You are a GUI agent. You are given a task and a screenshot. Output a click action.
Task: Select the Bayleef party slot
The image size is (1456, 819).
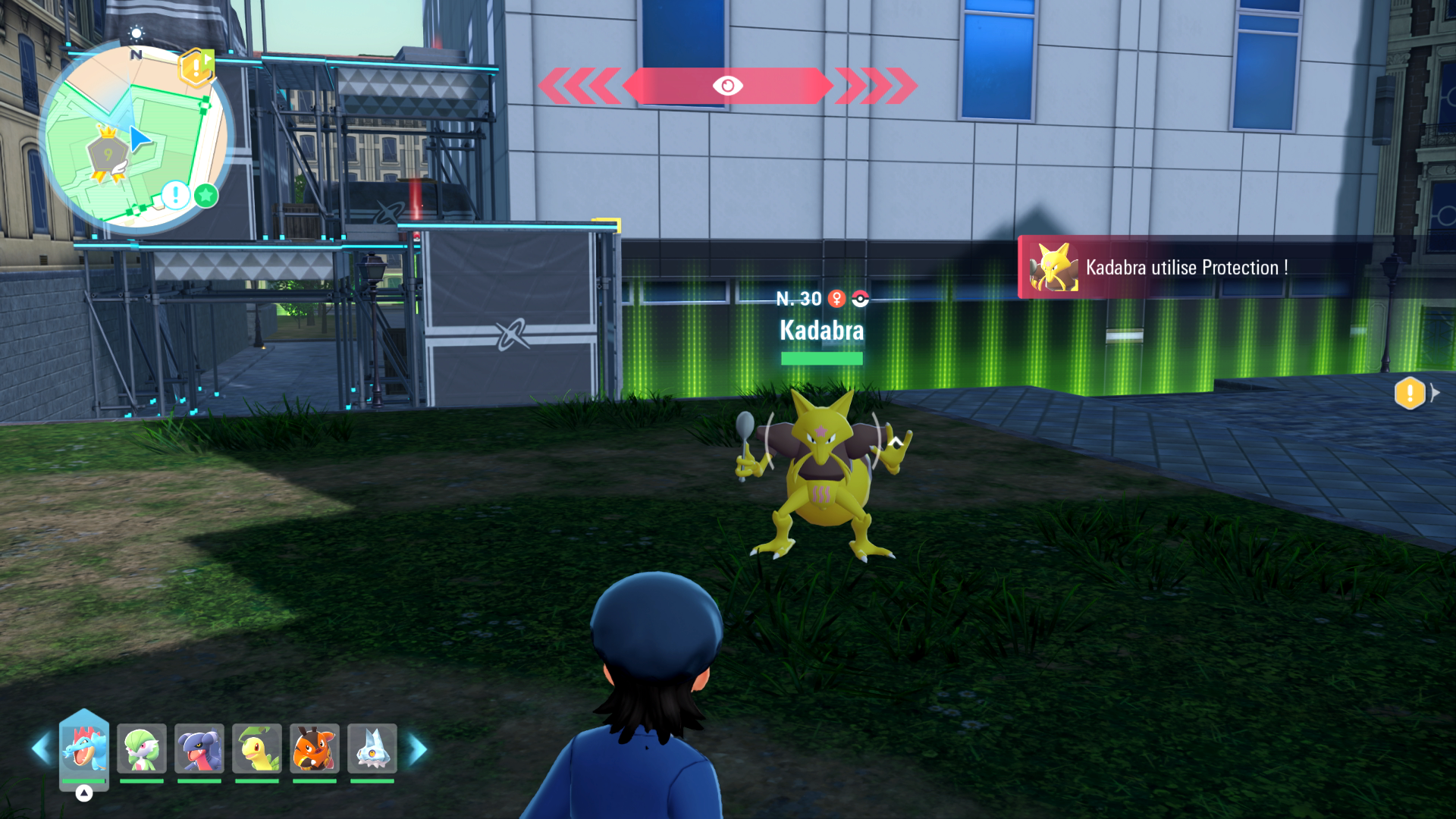tap(257, 748)
